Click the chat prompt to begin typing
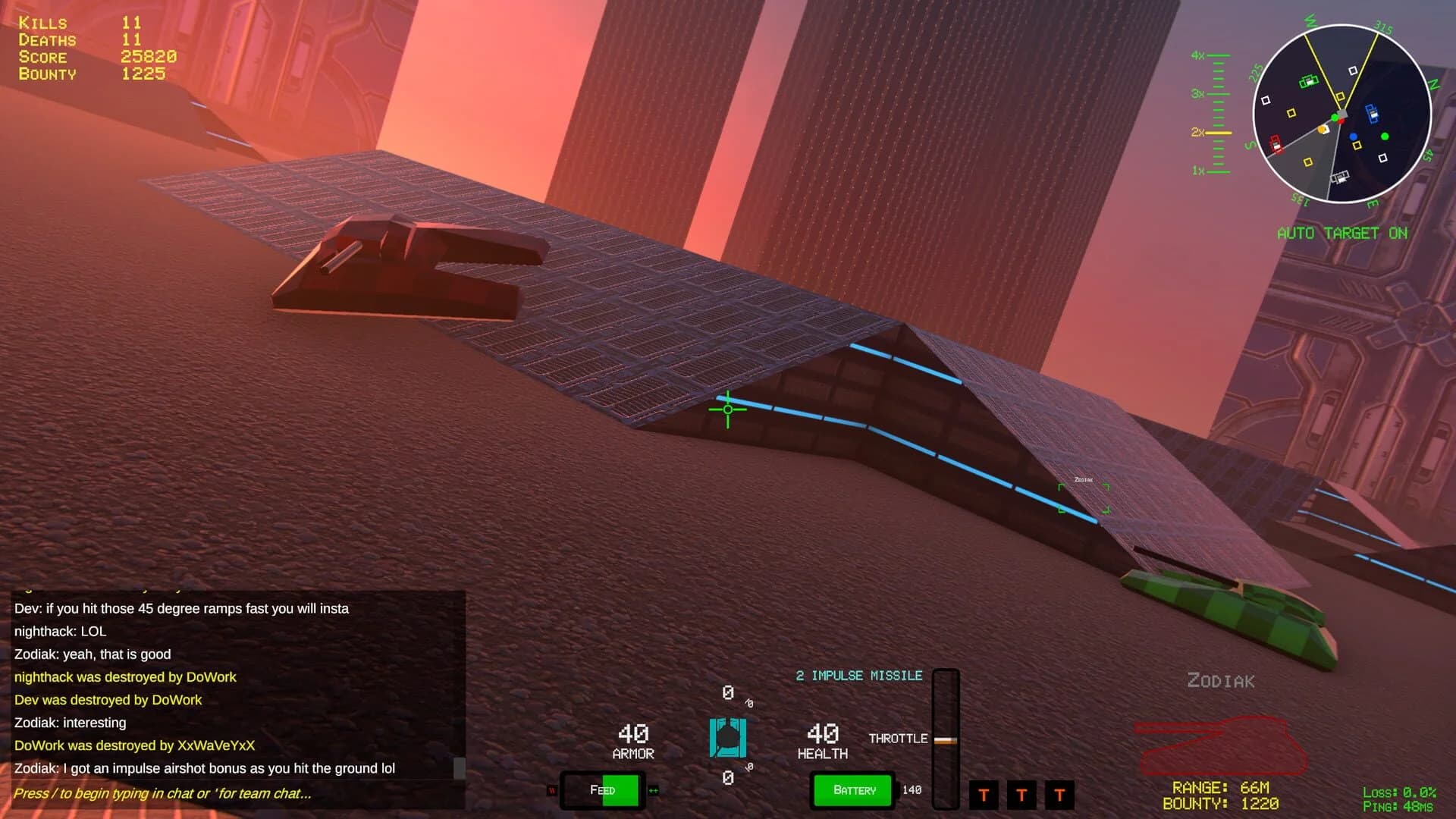Screen dimensions: 1456x819 (163, 793)
